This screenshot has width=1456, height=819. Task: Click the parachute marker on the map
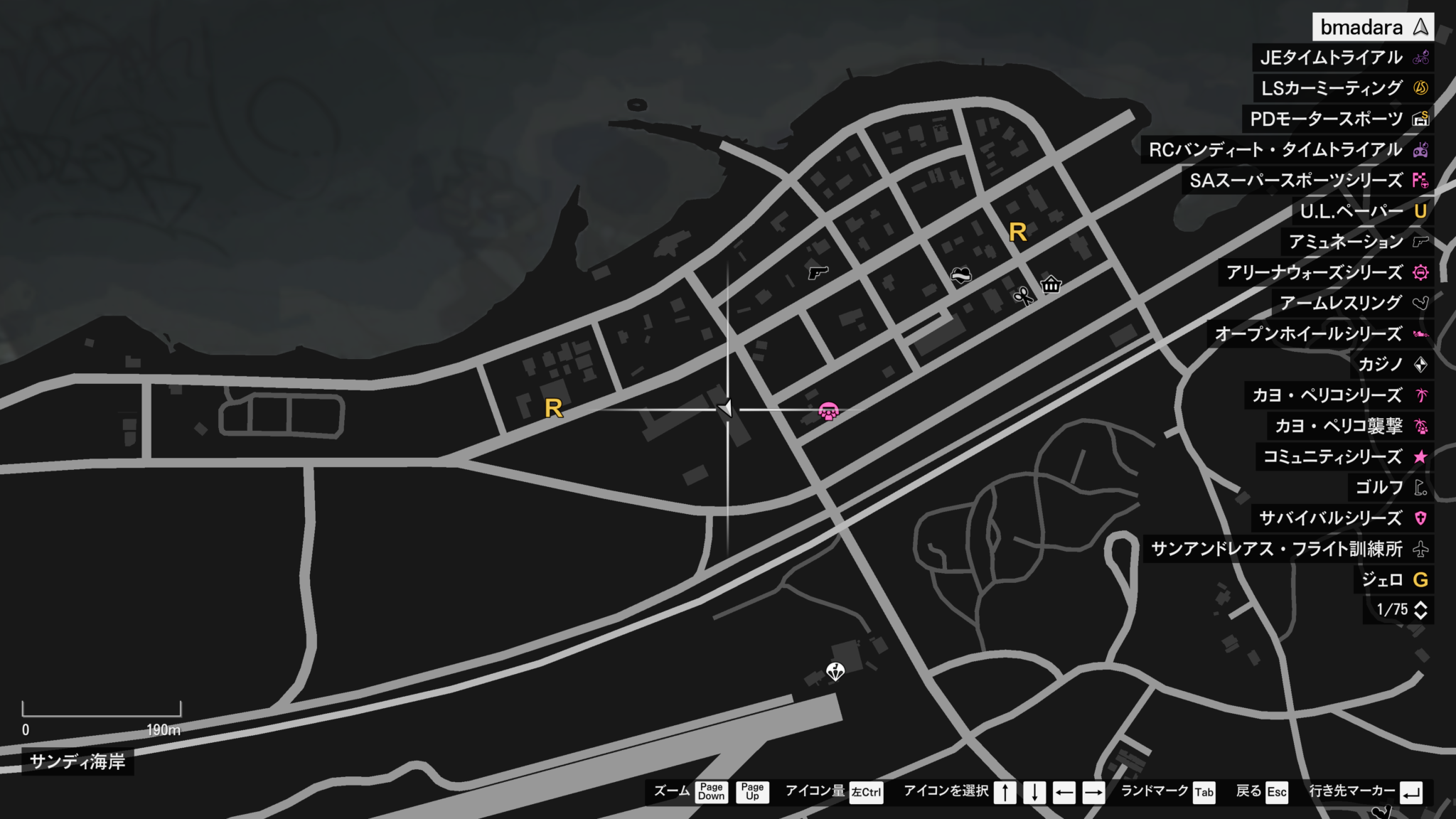[x=835, y=670]
